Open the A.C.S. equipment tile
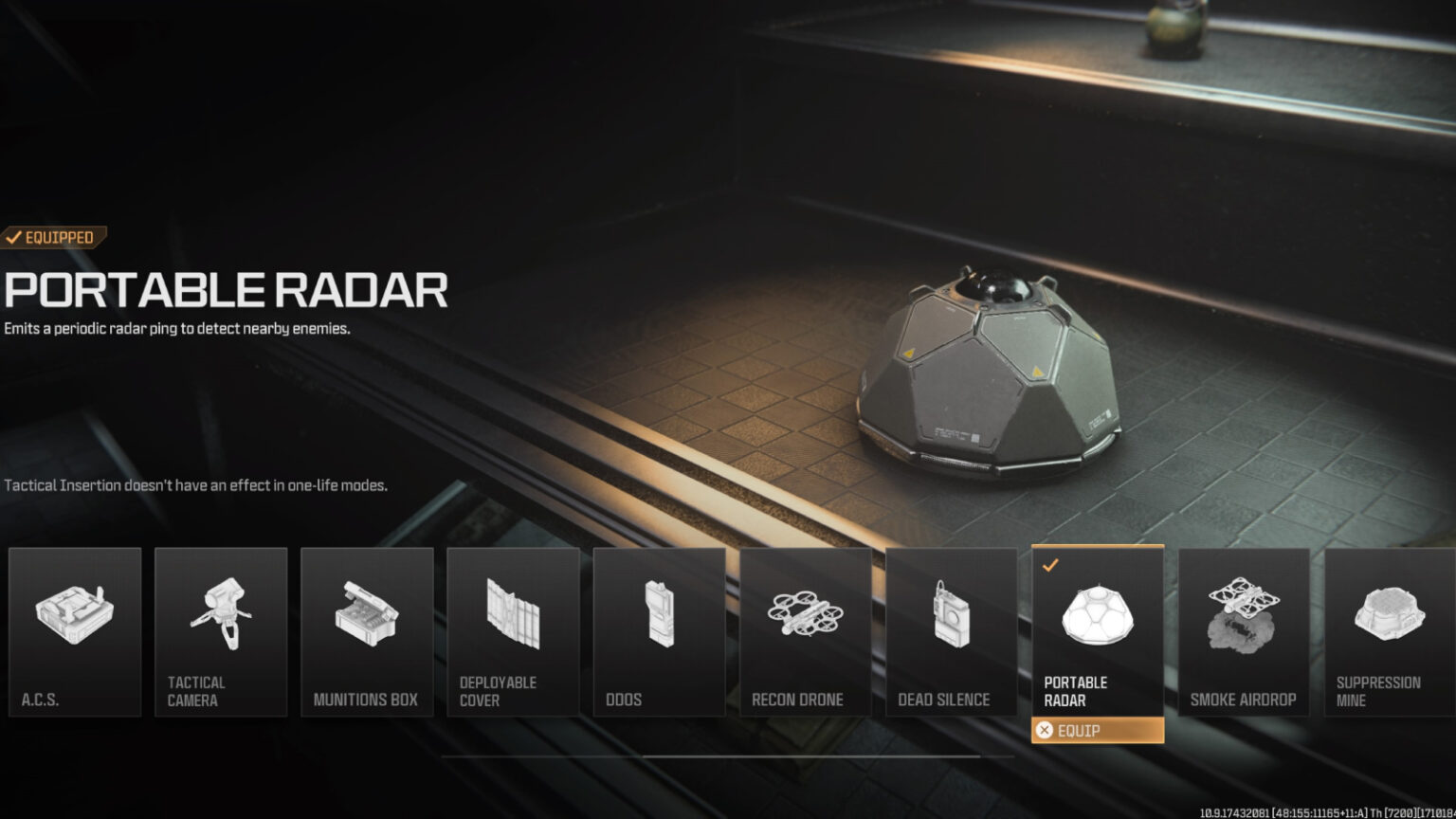 click(75, 632)
